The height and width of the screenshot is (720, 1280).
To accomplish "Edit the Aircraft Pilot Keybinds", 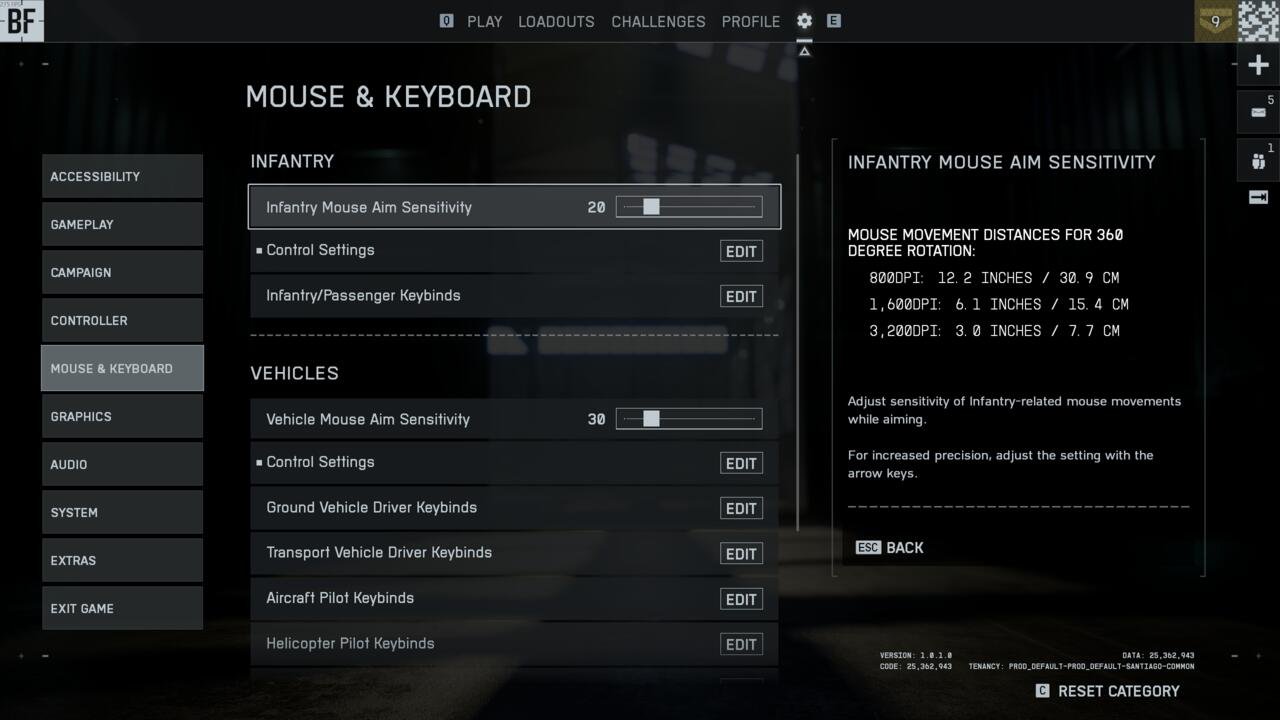I will tap(741, 598).
